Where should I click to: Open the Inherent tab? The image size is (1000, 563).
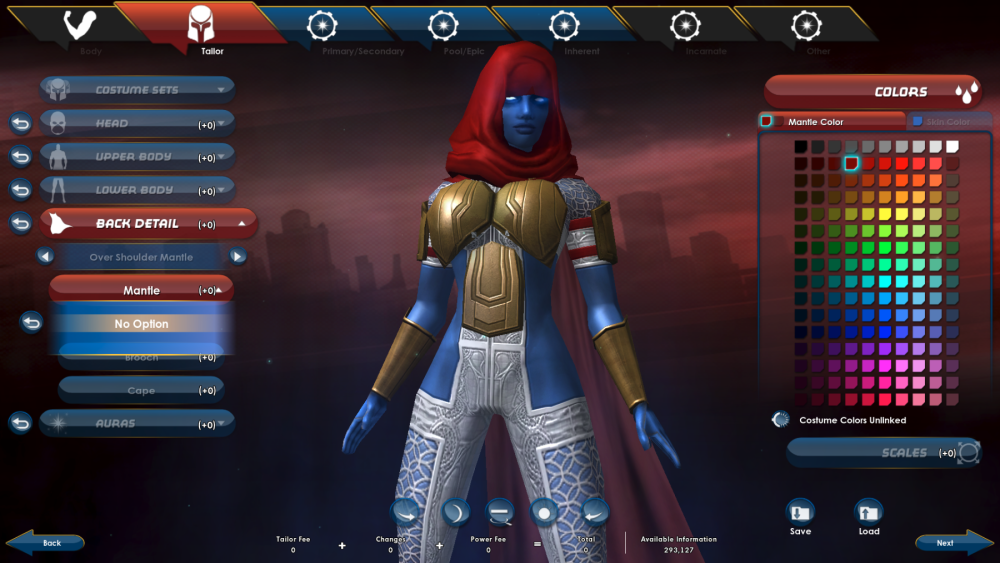pyautogui.click(x=565, y=30)
